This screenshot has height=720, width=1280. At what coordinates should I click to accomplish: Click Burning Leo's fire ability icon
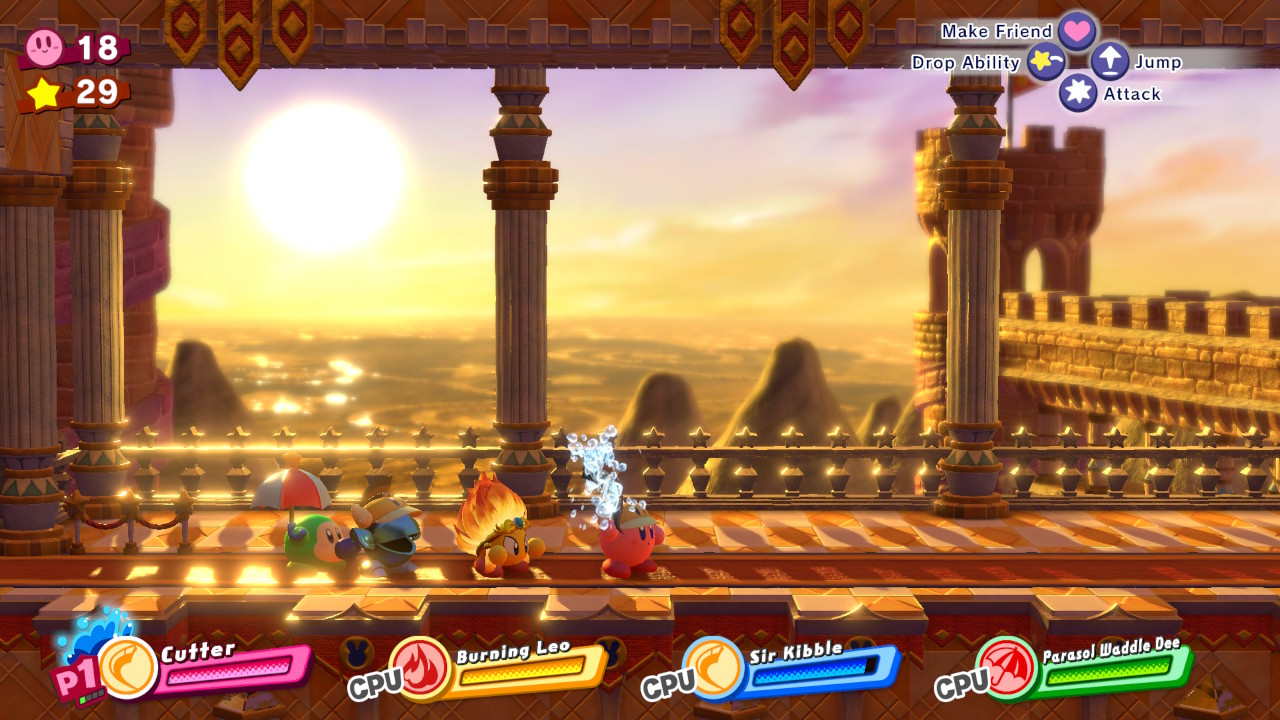click(420, 667)
